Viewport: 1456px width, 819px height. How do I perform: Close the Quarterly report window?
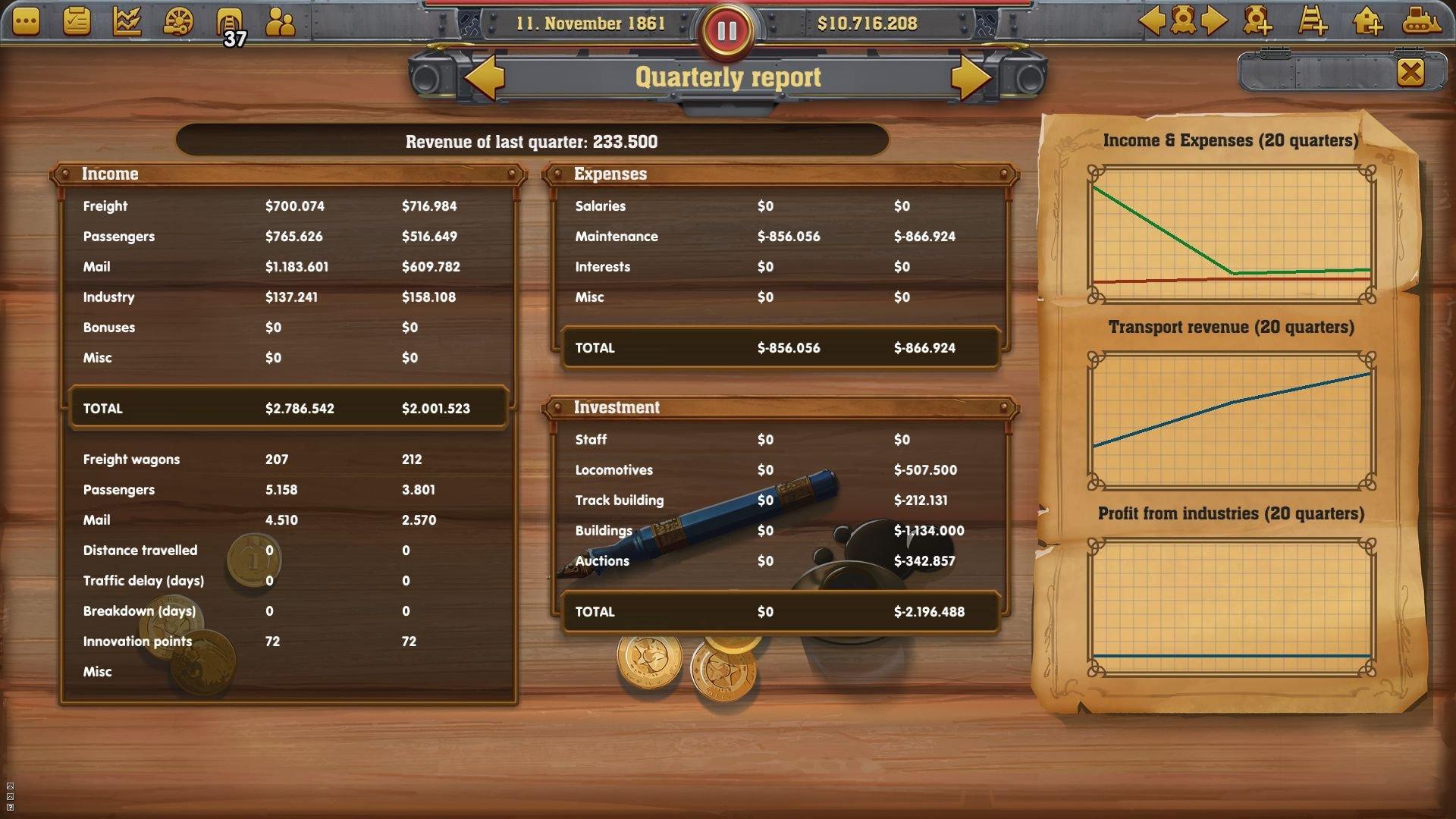(1410, 72)
